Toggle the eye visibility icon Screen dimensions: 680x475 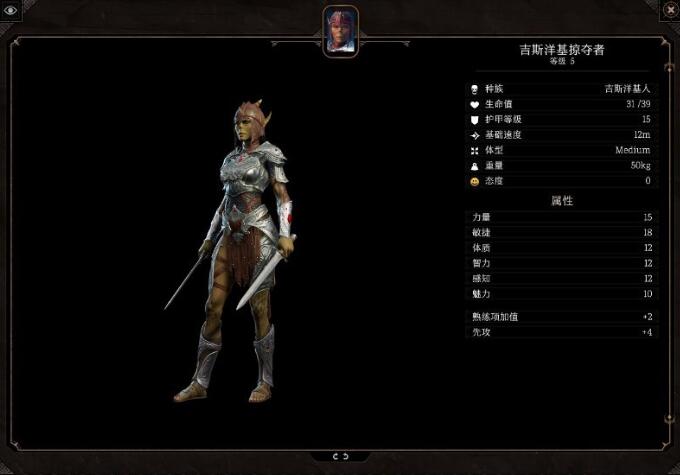[10, 9]
